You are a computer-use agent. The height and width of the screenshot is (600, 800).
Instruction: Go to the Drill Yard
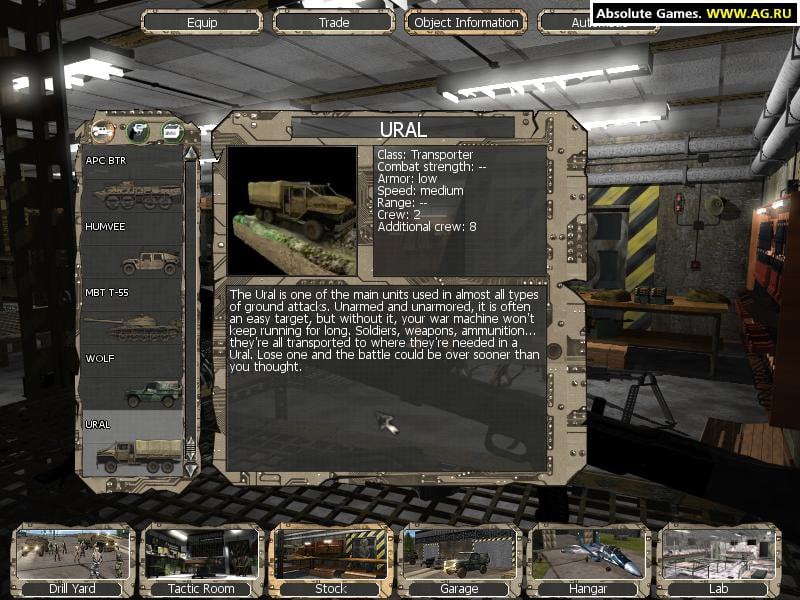pyautogui.click(x=72, y=560)
